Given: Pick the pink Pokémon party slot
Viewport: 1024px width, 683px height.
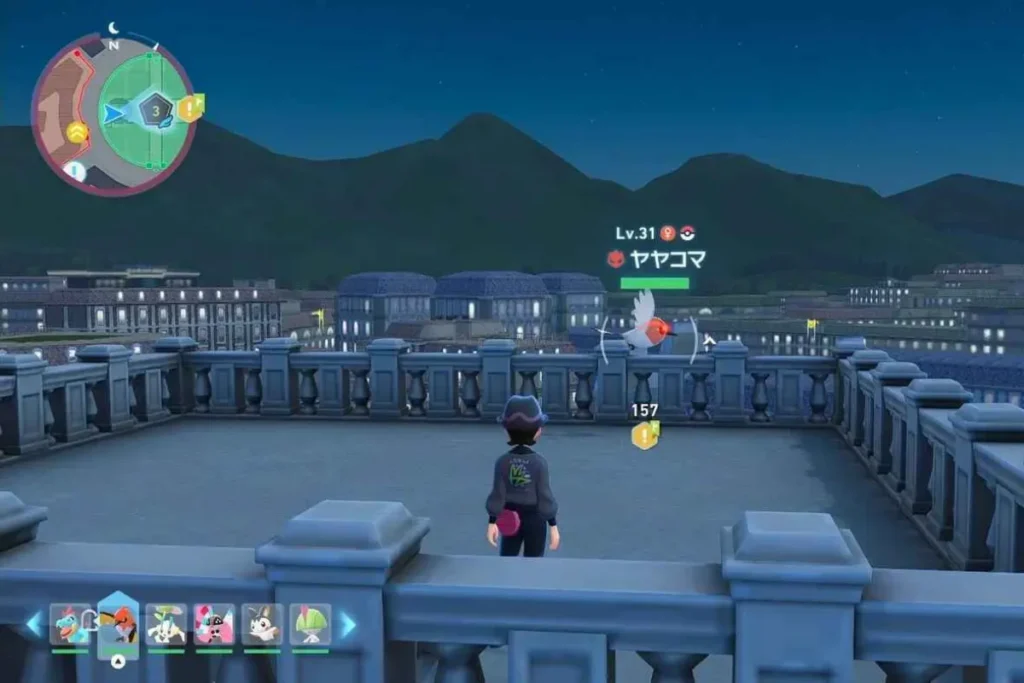Looking at the screenshot, I should click(x=214, y=624).
